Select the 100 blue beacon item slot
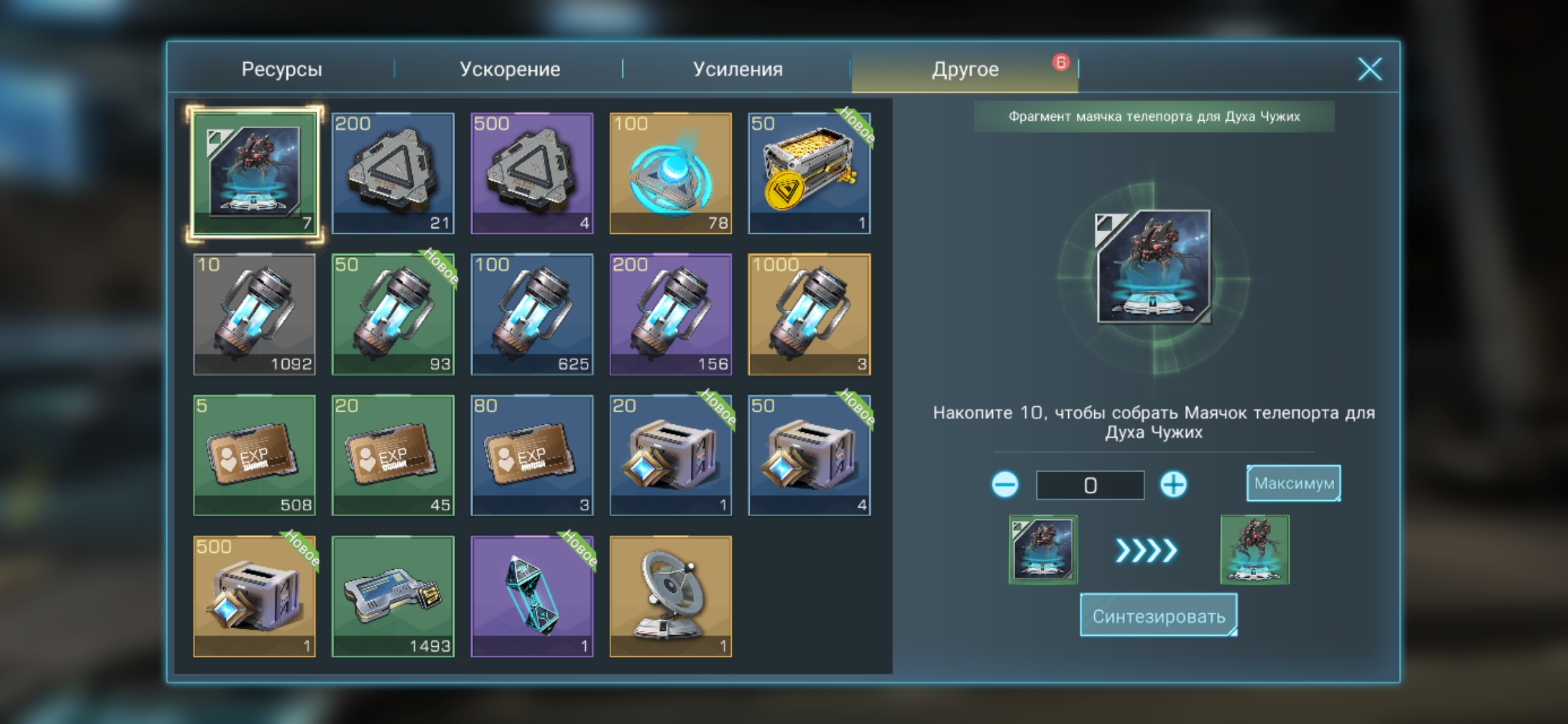Image resolution: width=1568 pixels, height=724 pixels. [x=671, y=174]
